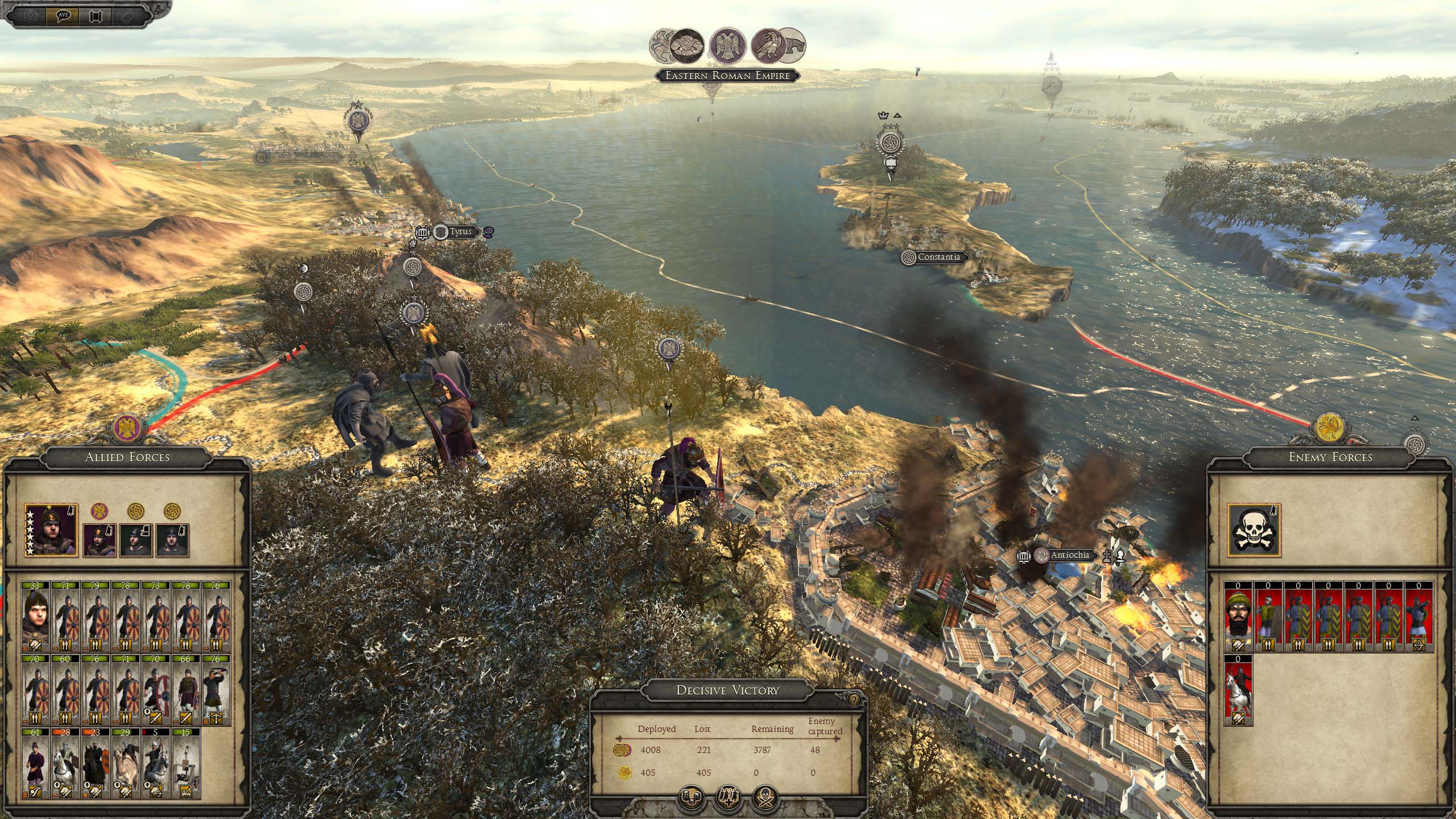Select the six-star allied general portrait
The height and width of the screenshot is (819, 1456).
point(51,530)
